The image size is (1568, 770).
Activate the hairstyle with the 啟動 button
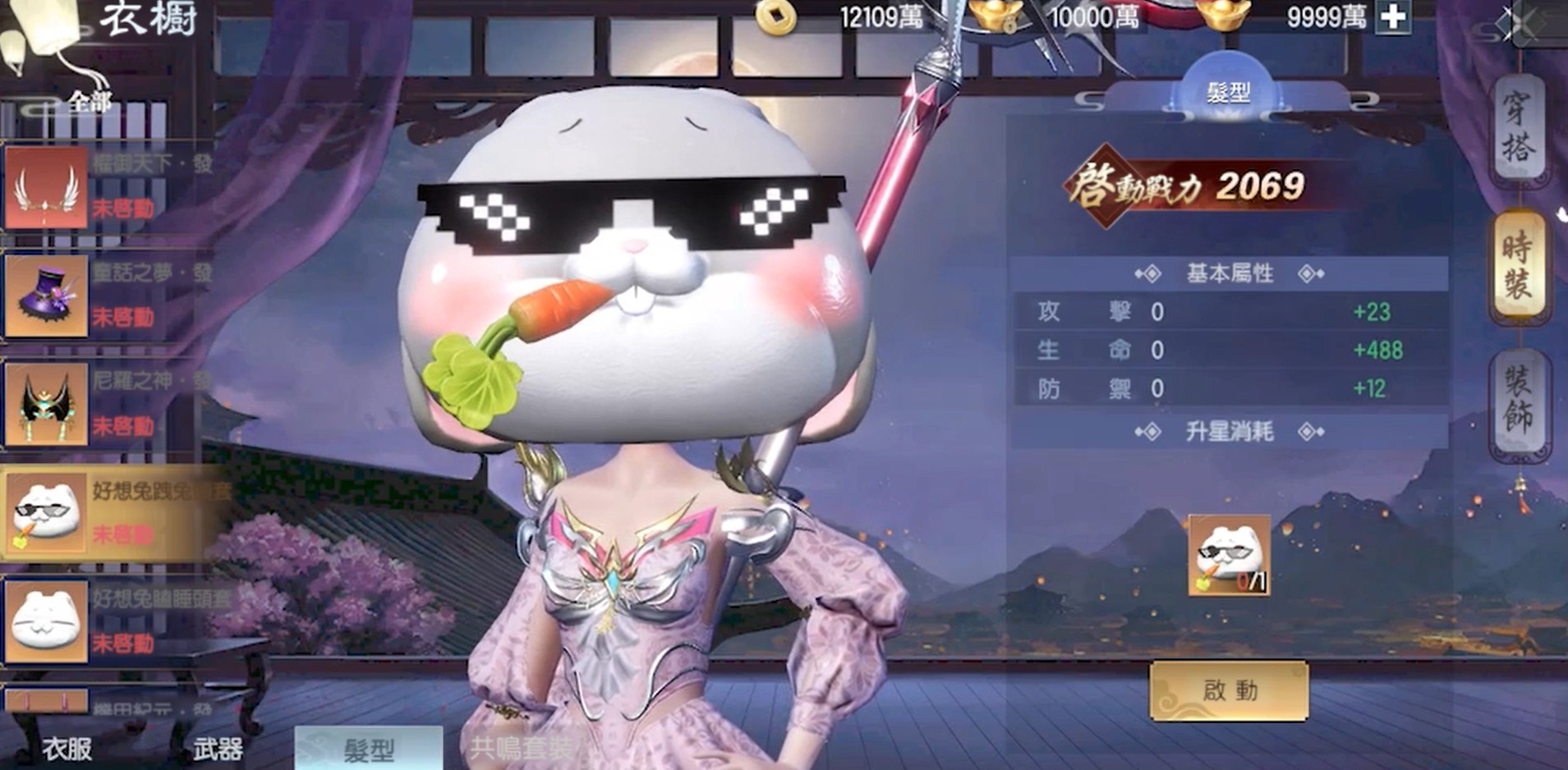click(1229, 691)
